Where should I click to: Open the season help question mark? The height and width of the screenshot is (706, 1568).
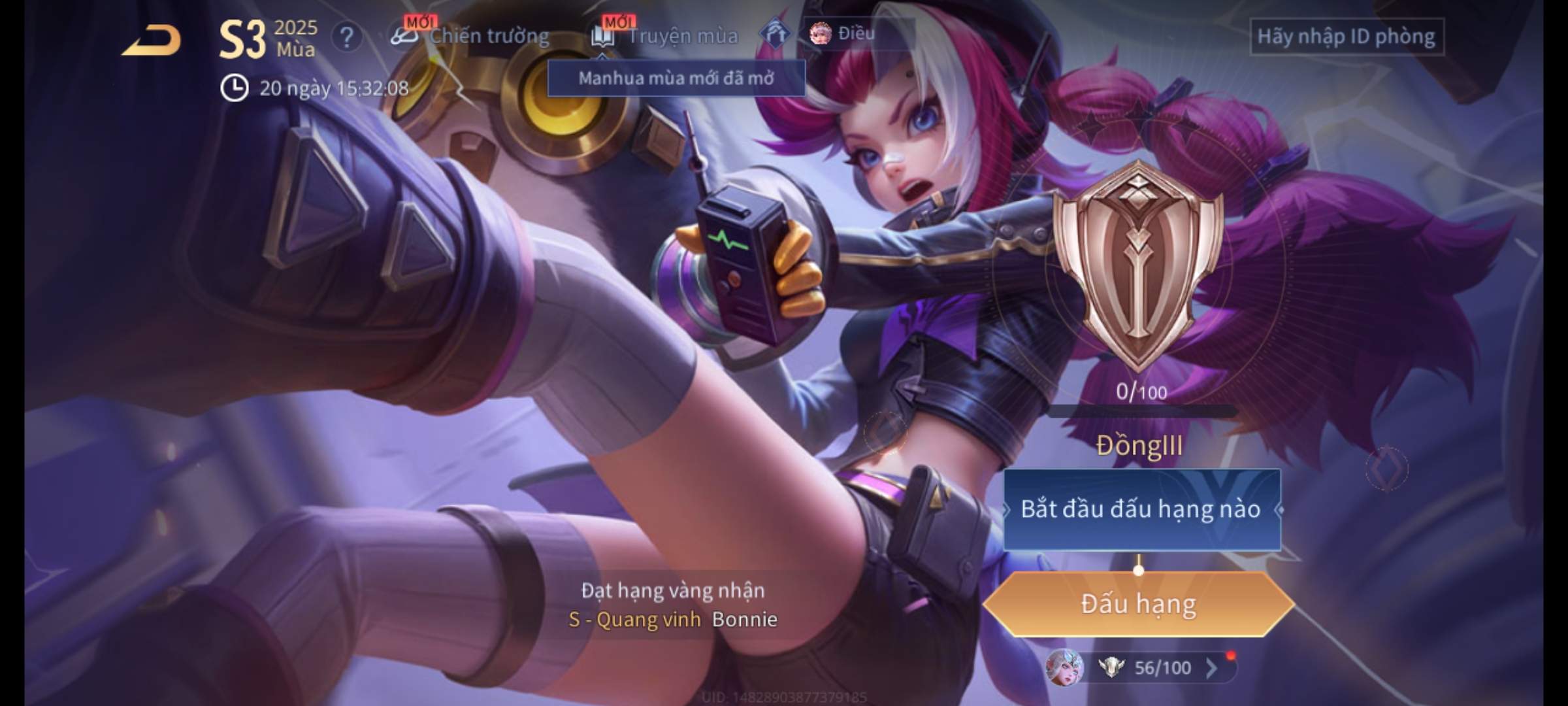pyautogui.click(x=346, y=38)
